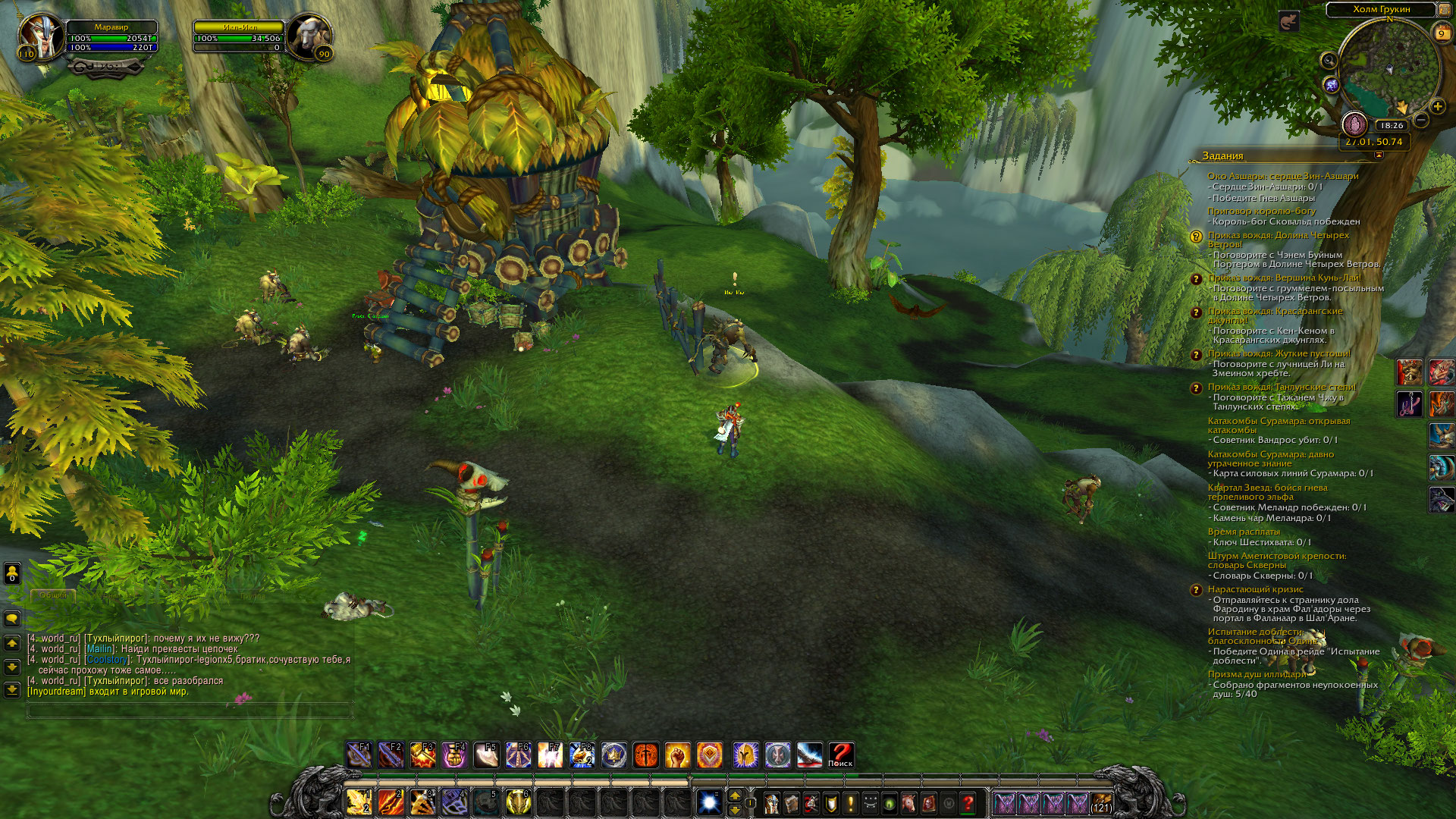Select the Нарастающий кризис quest in tracker
The width and height of the screenshot is (1456, 819).
pyautogui.click(x=1255, y=589)
